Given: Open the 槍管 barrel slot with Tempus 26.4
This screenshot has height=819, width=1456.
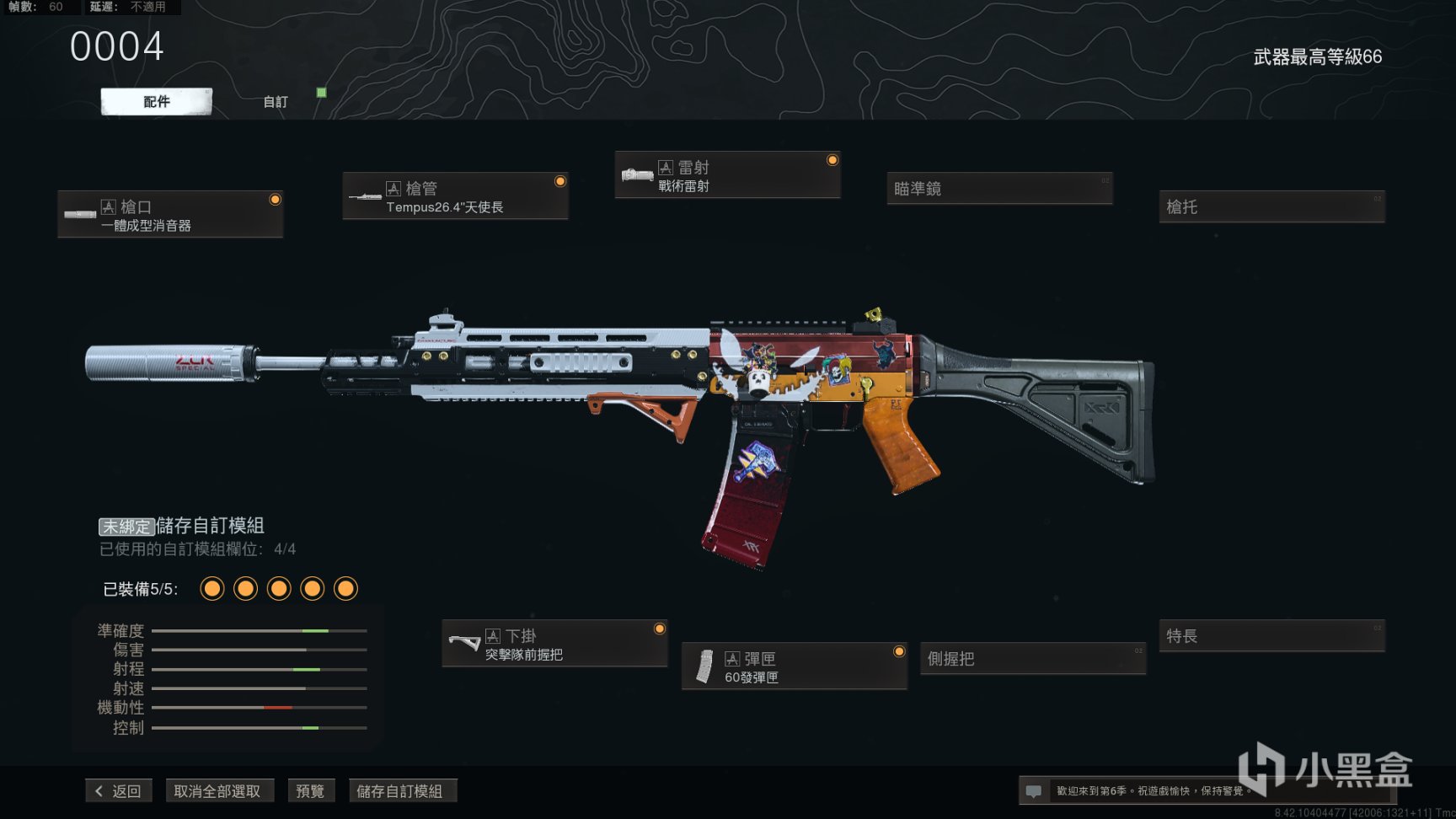Looking at the screenshot, I should pos(455,196).
